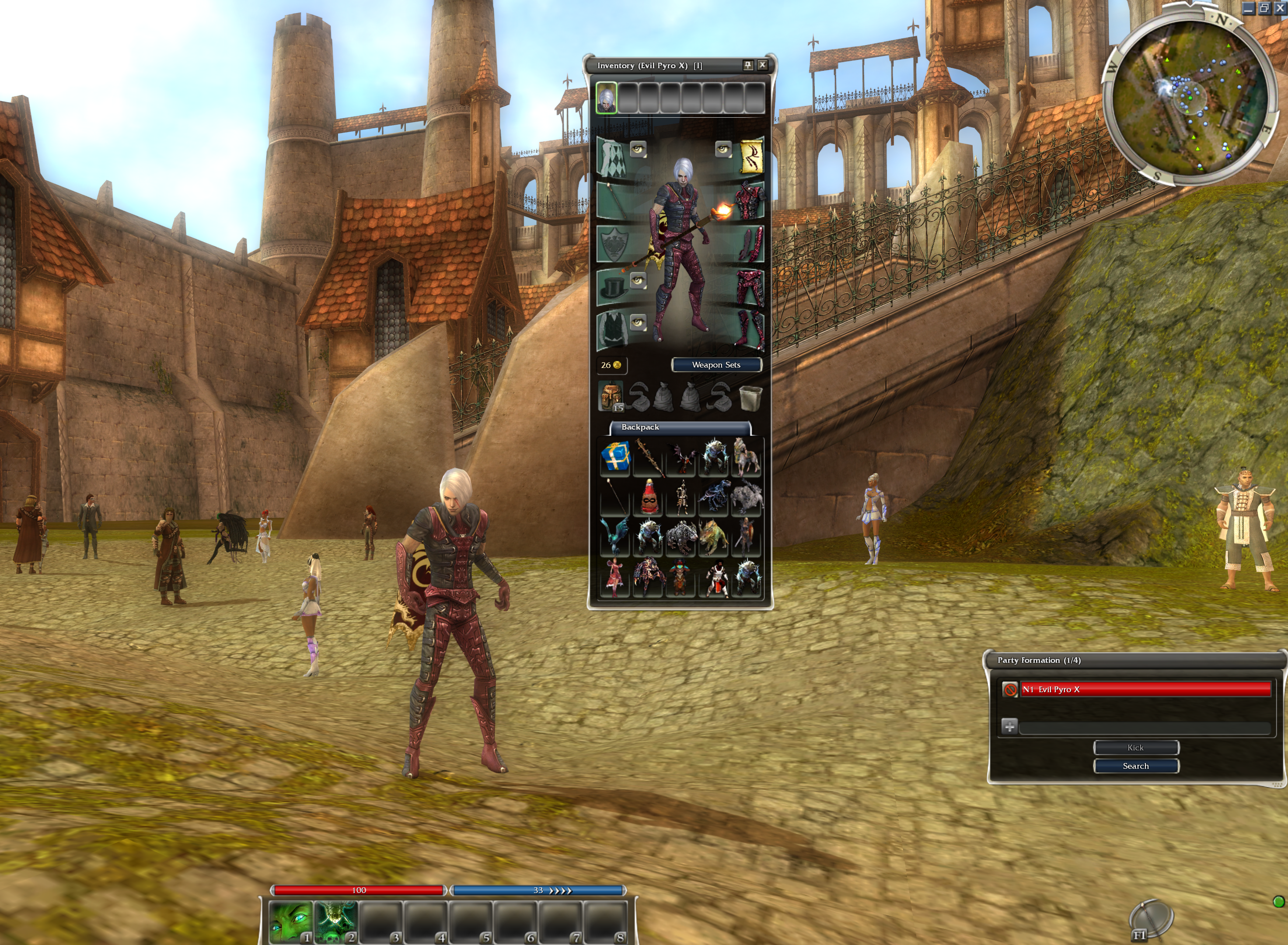The height and width of the screenshot is (945, 1288).
Task: Close the Inventory window
Action: 762,65
